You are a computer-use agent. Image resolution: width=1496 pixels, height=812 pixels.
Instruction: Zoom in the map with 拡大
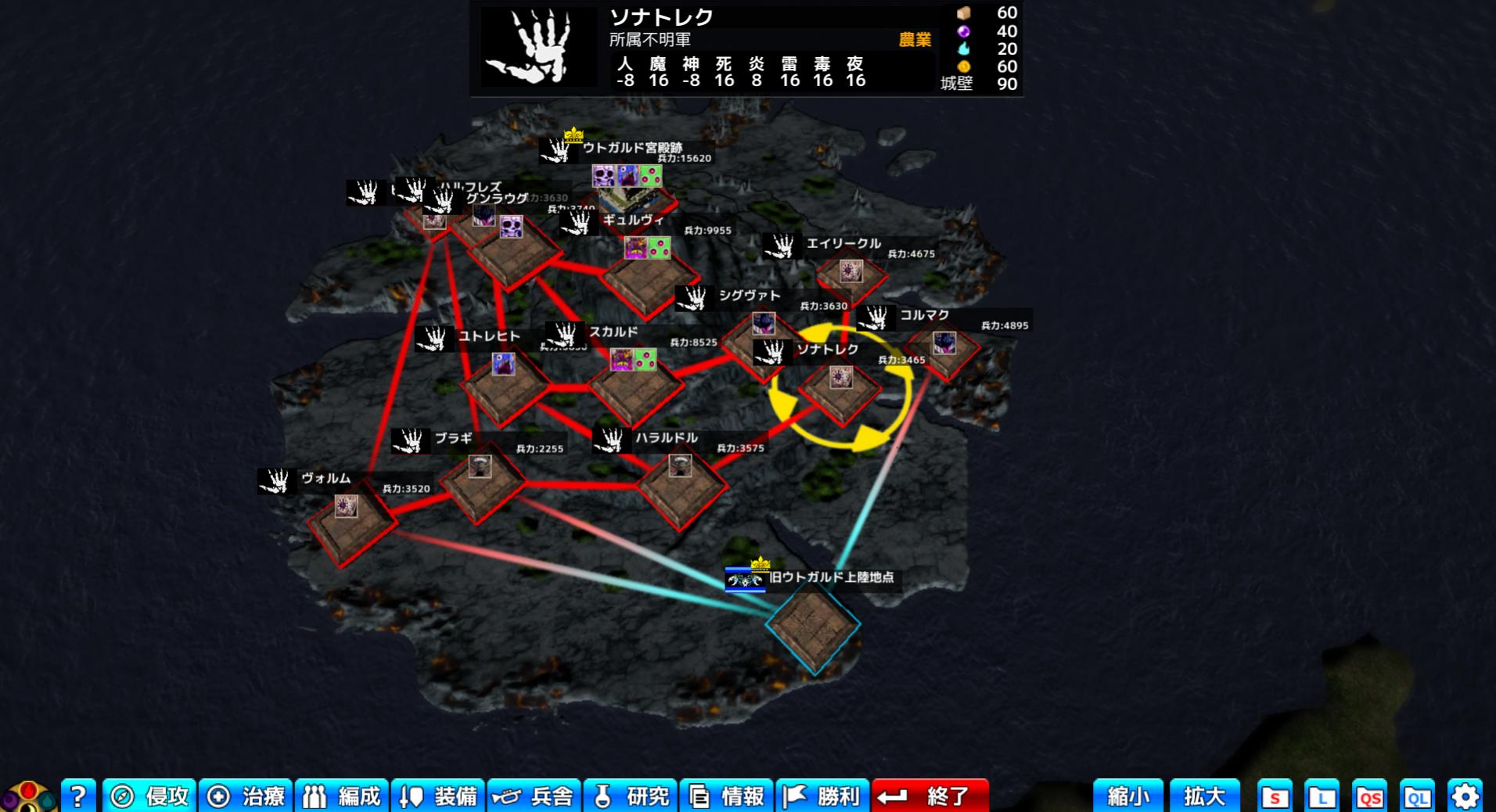pyautogui.click(x=1204, y=796)
